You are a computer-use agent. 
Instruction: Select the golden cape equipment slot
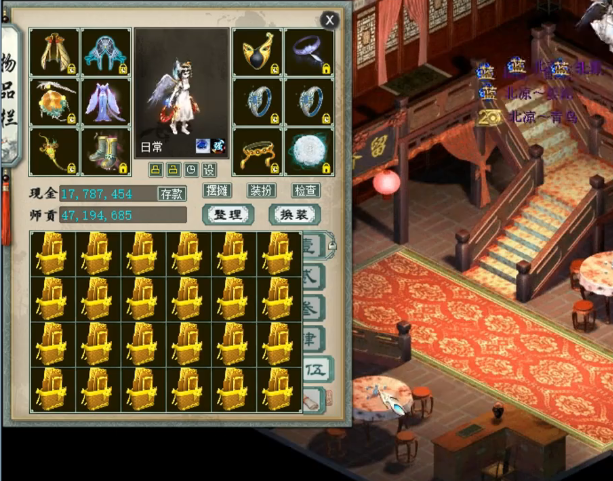[54, 52]
